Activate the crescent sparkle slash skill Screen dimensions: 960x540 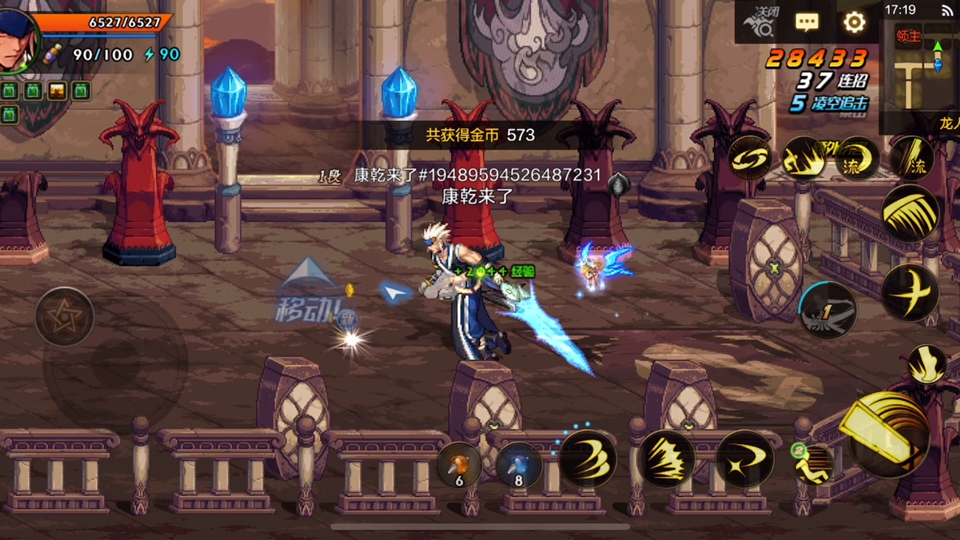pyautogui.click(x=745, y=458)
